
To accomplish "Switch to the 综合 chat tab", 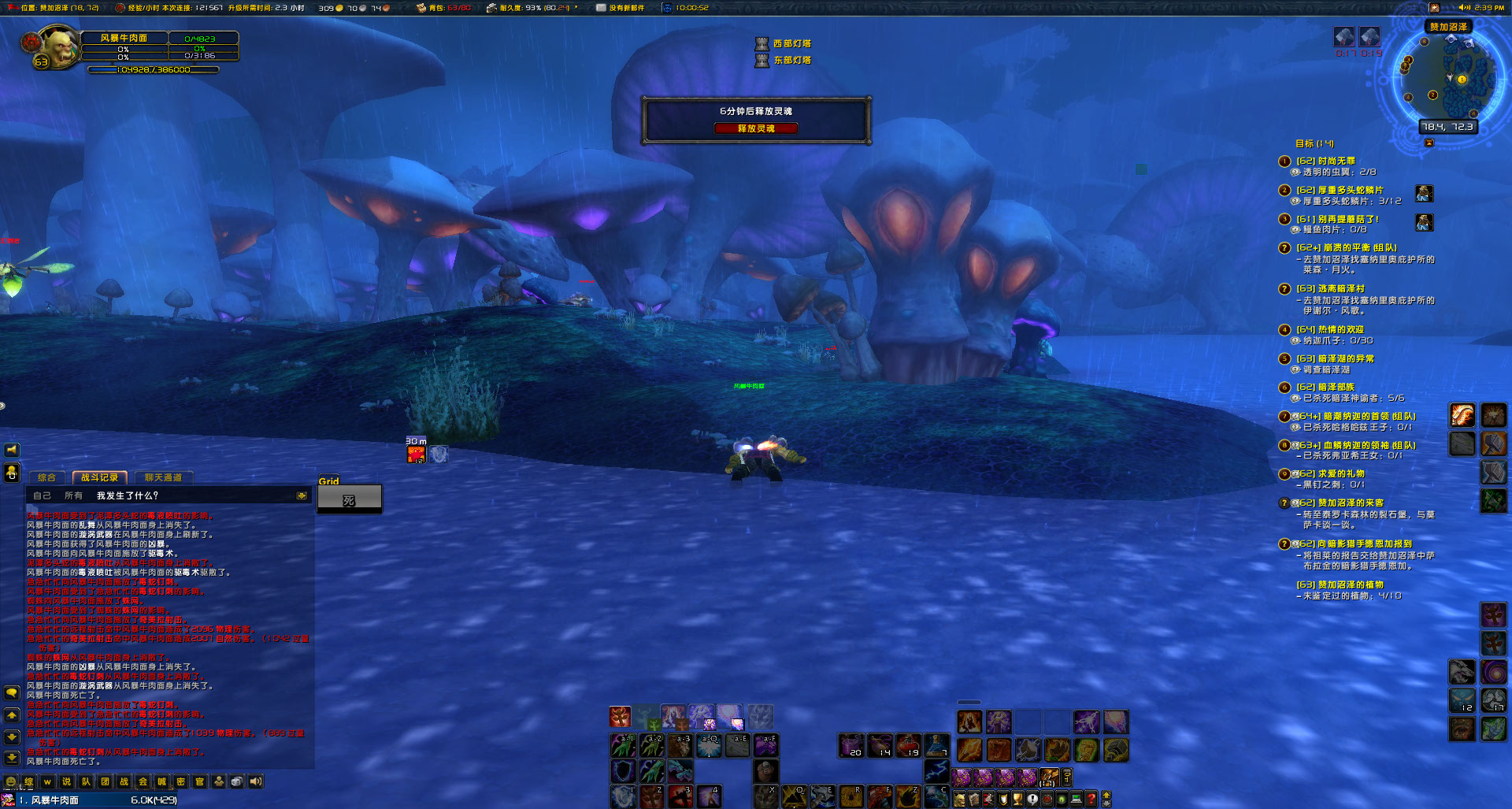I will [47, 477].
